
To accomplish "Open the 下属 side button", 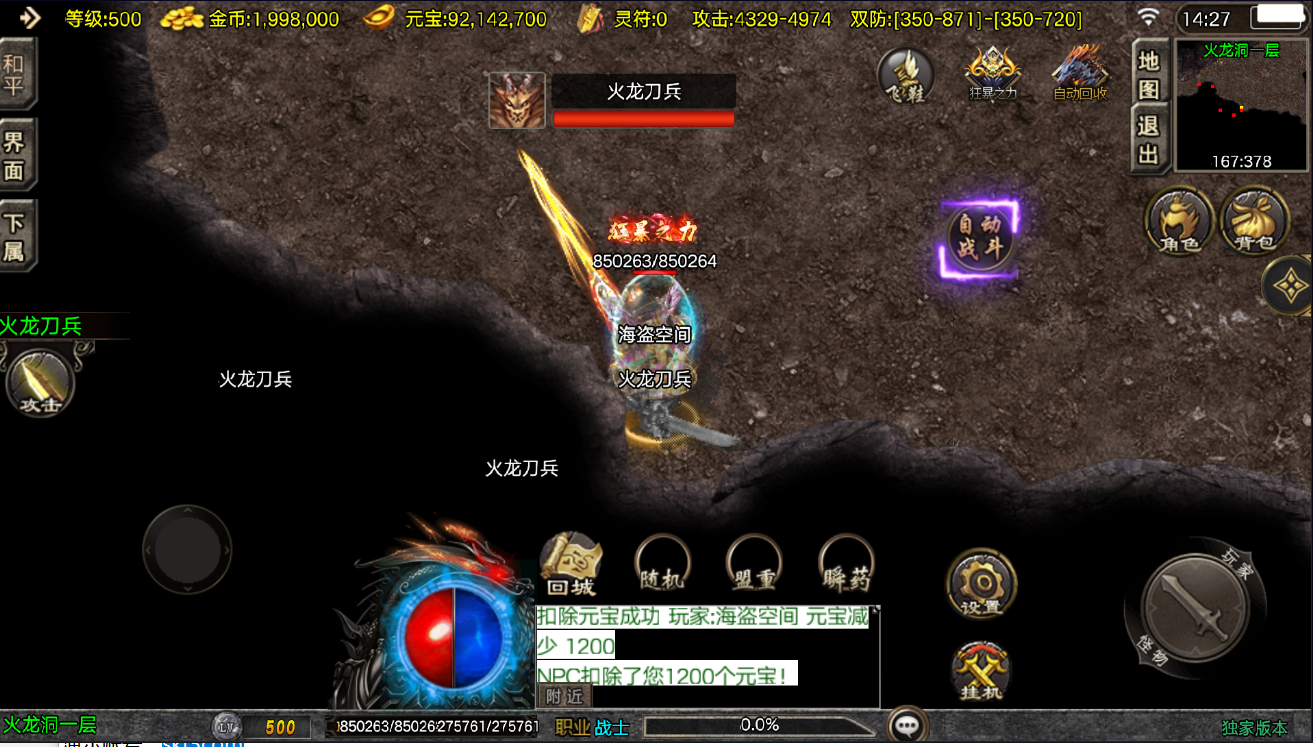I will 16,238.
